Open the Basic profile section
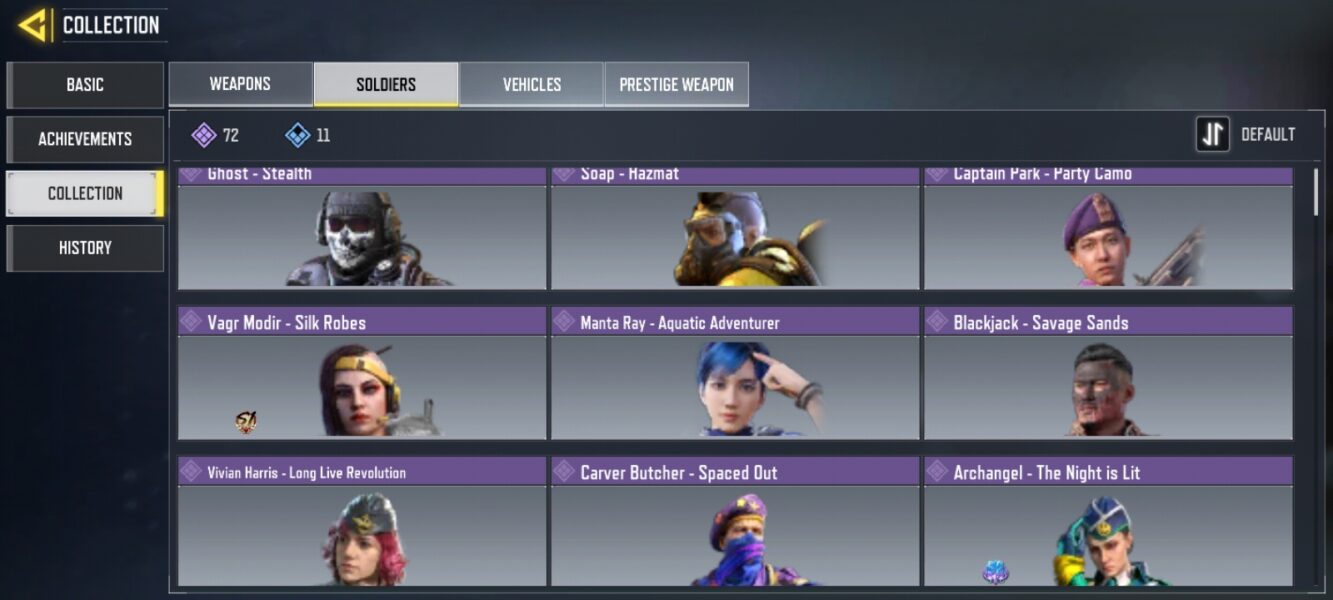Image resolution: width=1333 pixels, height=600 pixels. point(85,85)
